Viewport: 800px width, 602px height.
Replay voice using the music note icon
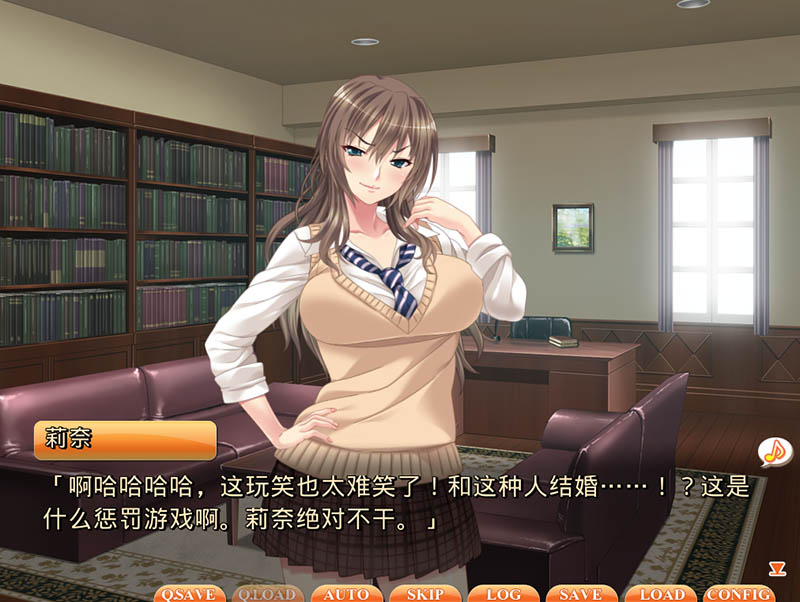(x=773, y=452)
